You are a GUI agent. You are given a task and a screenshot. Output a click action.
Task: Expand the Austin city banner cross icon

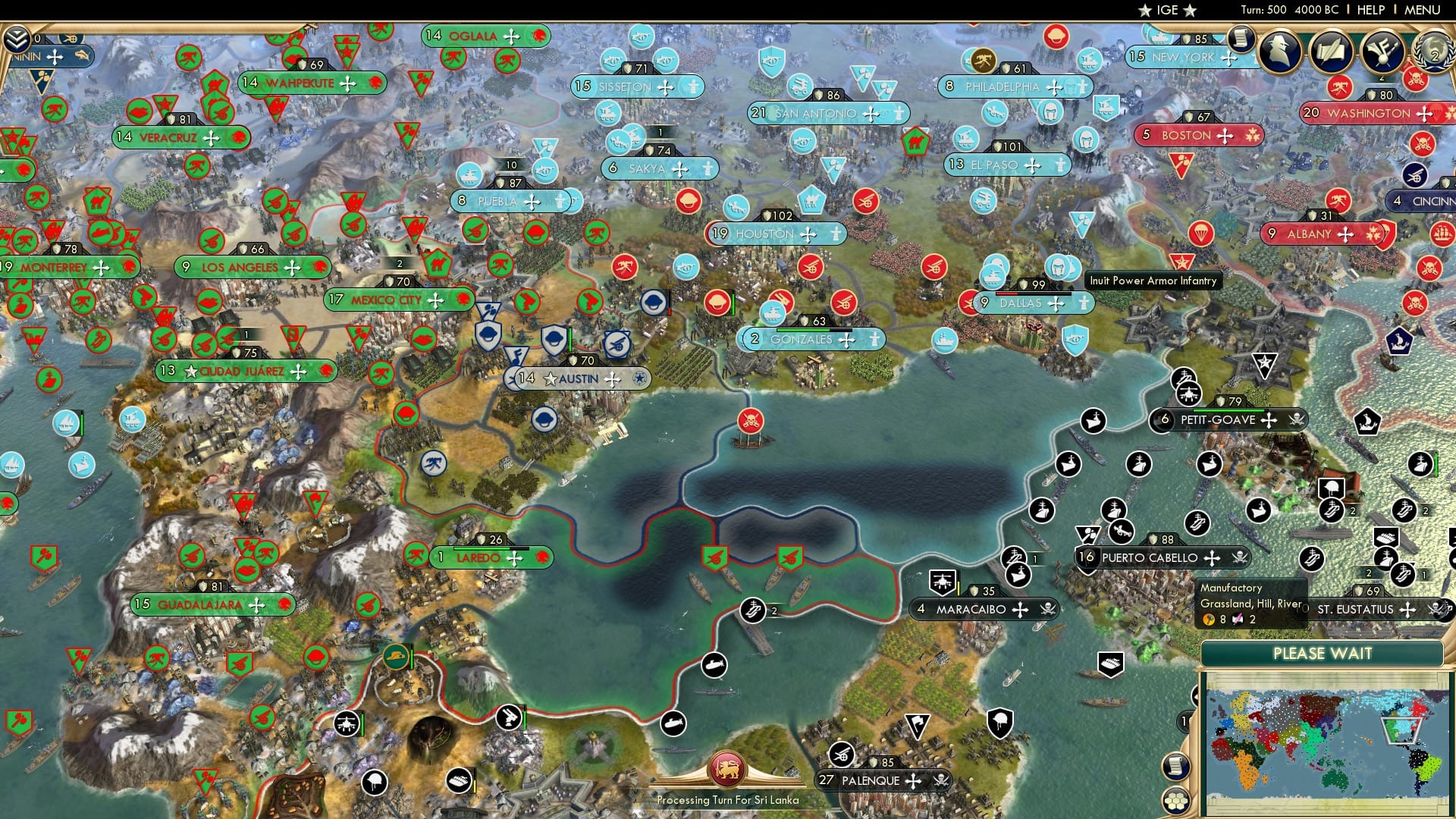(612, 378)
